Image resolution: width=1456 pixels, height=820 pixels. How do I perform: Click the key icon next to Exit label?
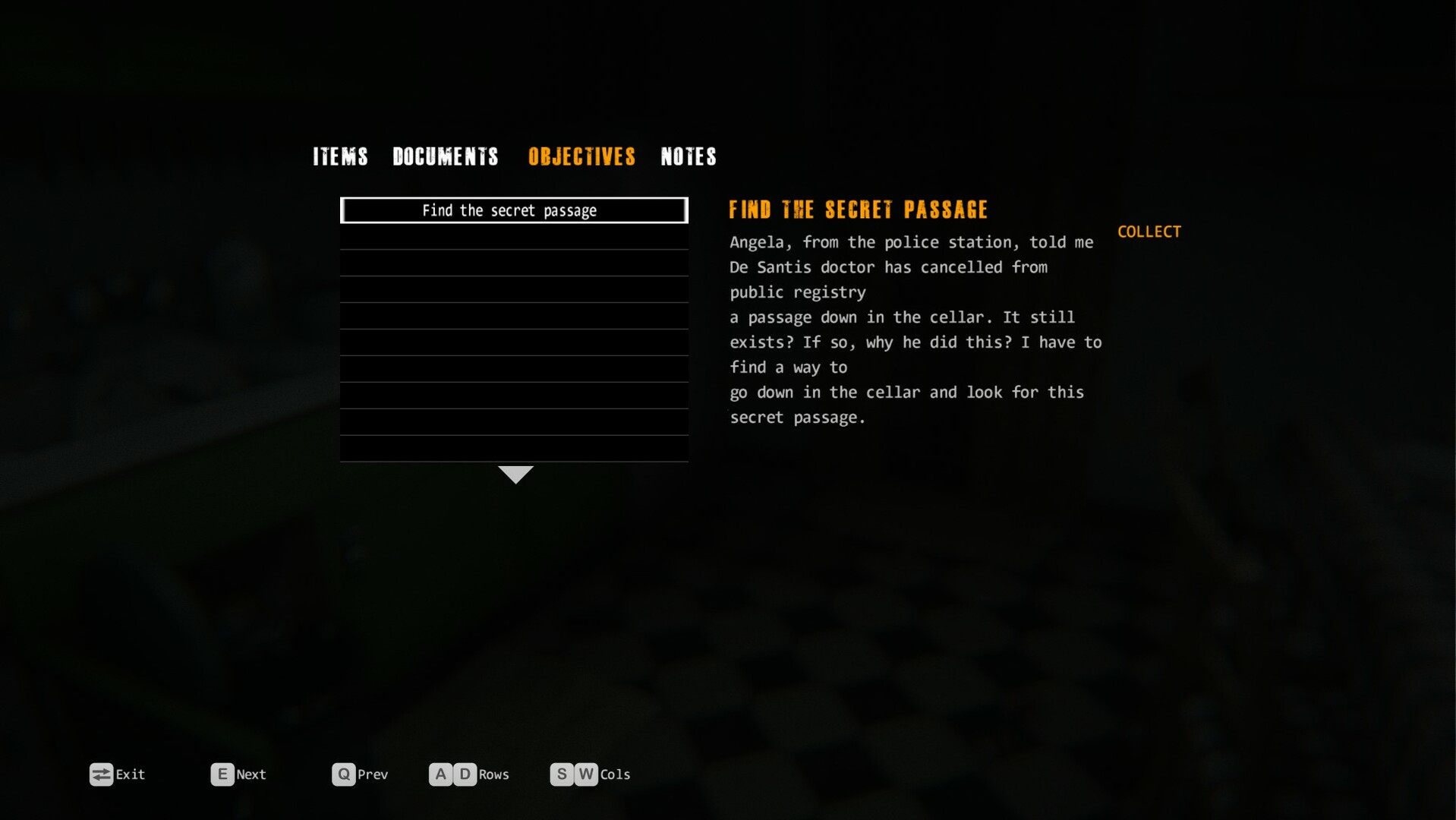(x=101, y=774)
